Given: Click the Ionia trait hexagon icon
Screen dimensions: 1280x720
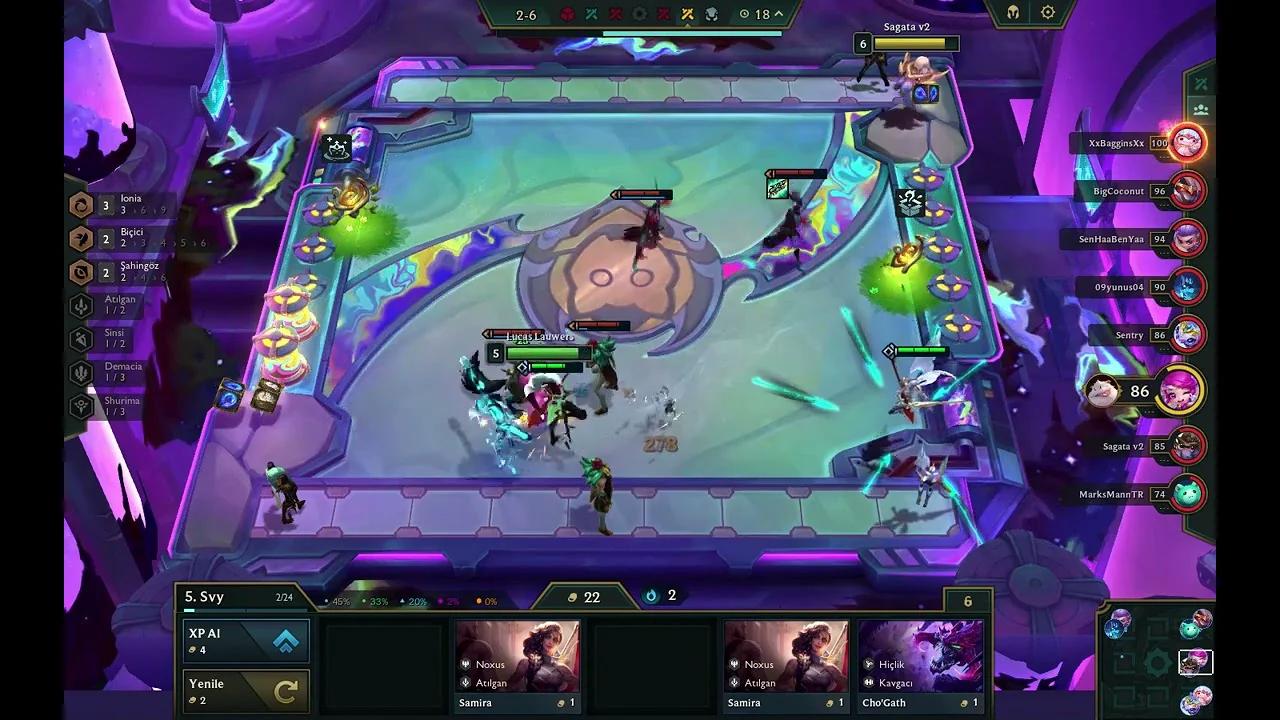Looking at the screenshot, I should click(81, 205).
